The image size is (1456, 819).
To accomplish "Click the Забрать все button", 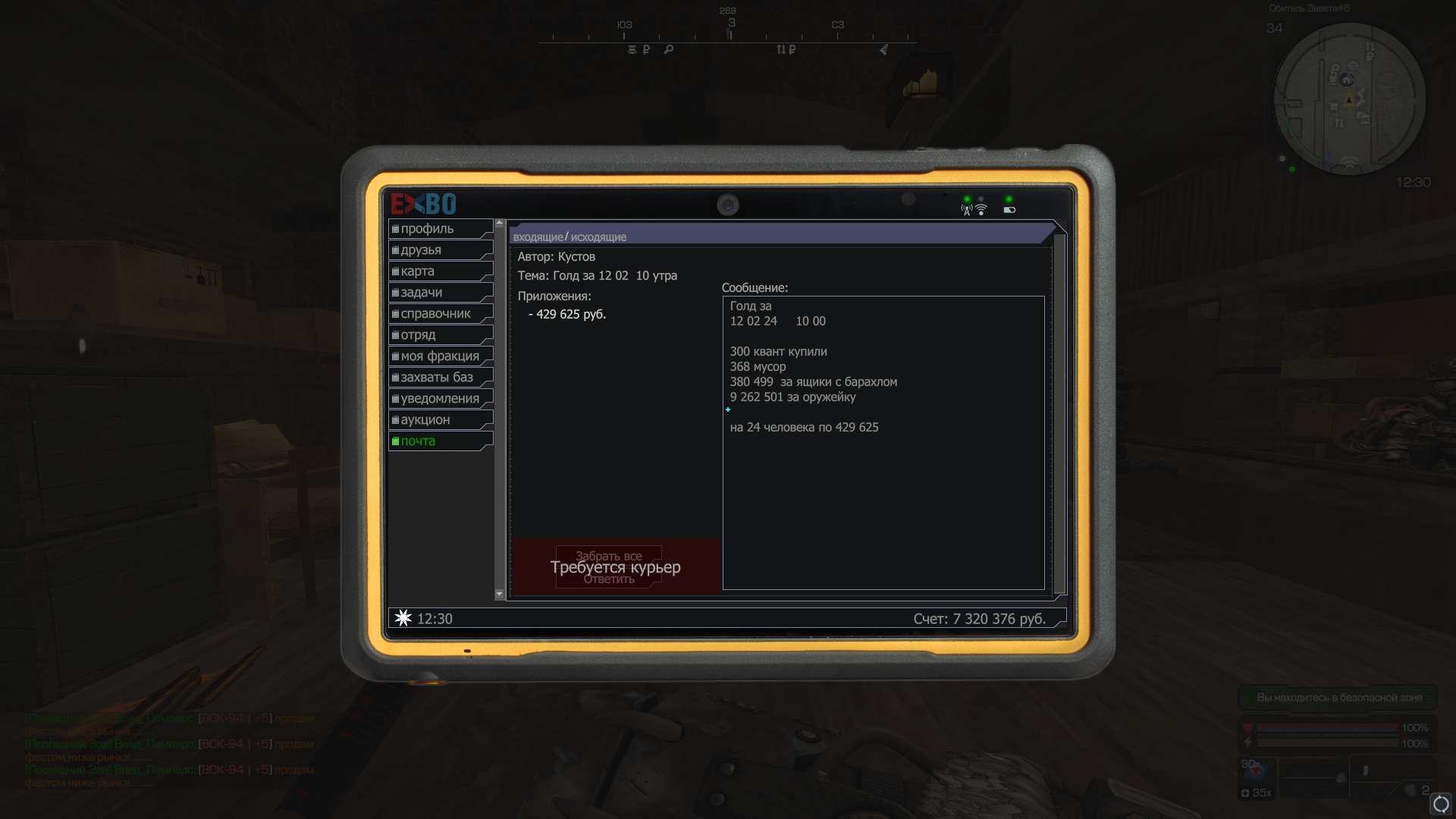I will pos(608,556).
